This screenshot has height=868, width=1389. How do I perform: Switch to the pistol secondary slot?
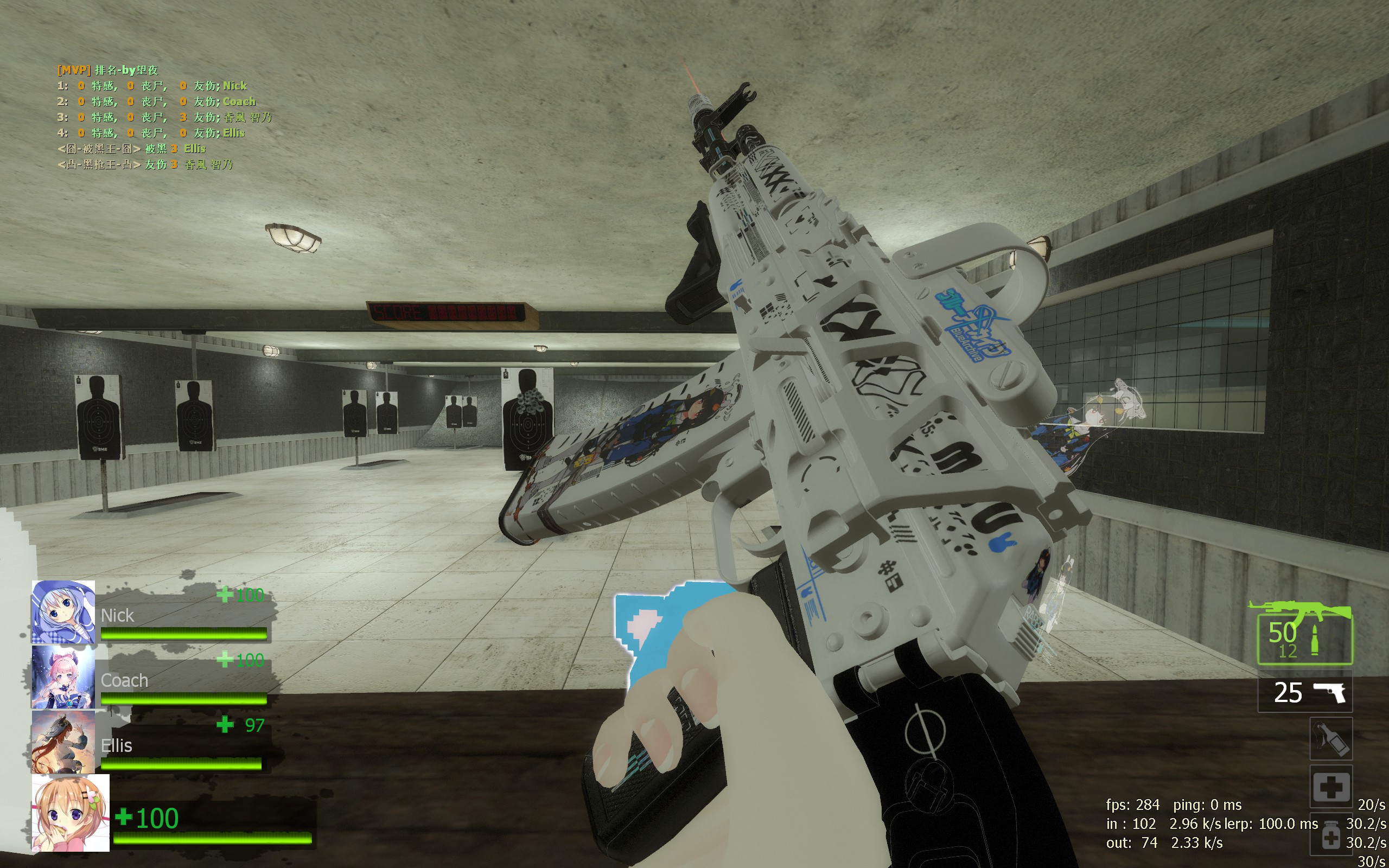pos(1304,692)
